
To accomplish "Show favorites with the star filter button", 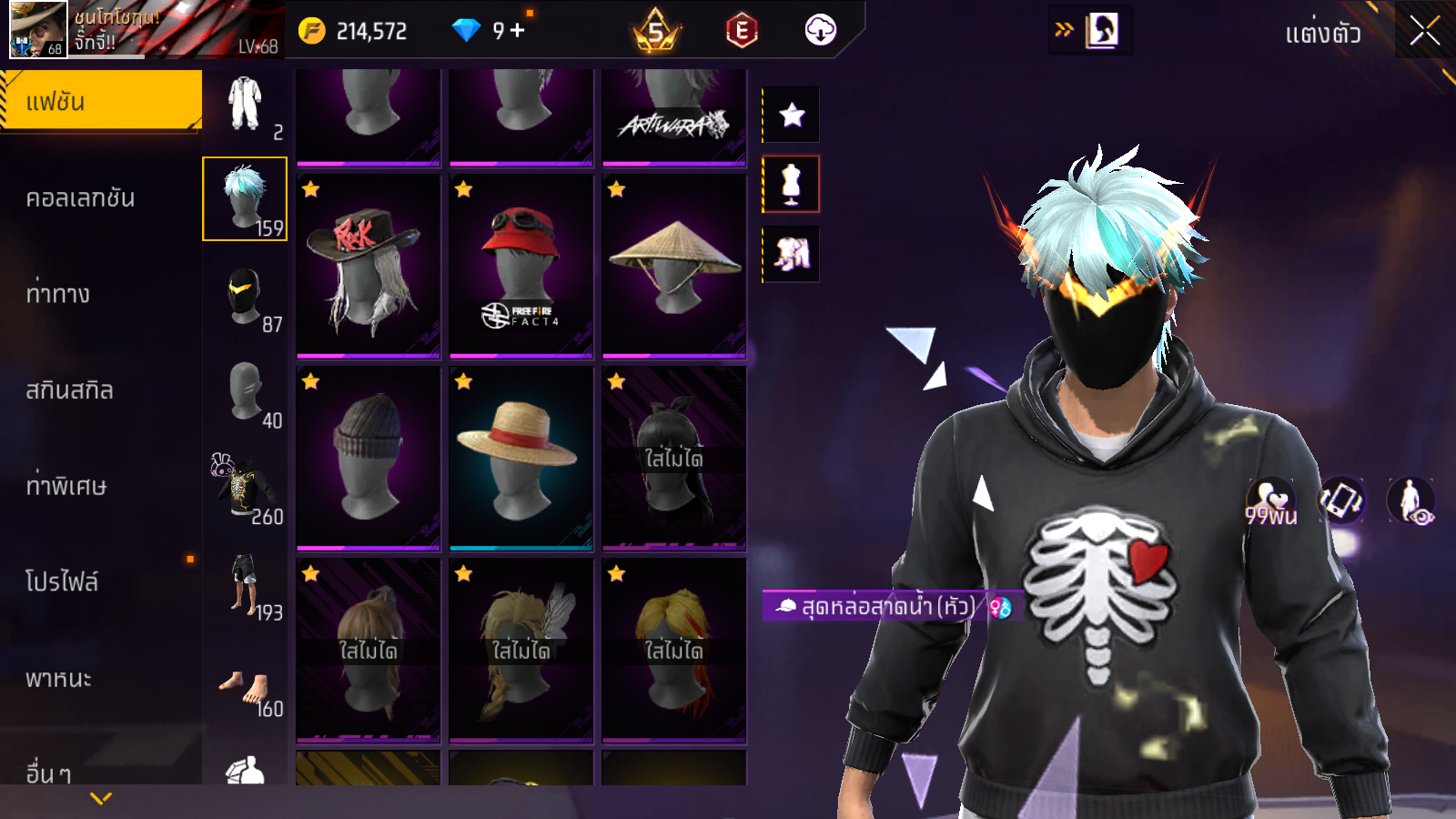I will 792,115.
